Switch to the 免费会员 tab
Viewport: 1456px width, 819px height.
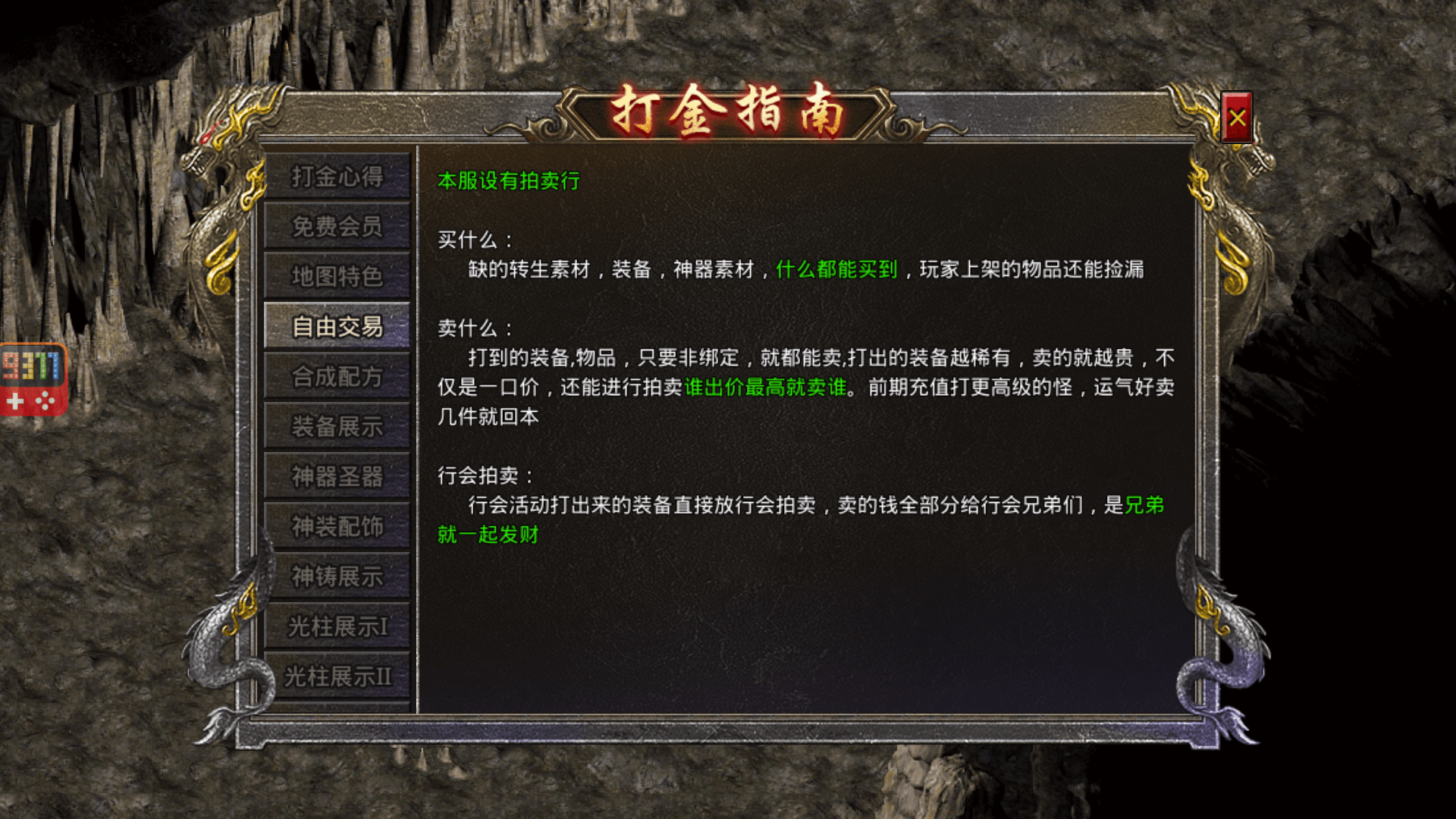pos(337,228)
